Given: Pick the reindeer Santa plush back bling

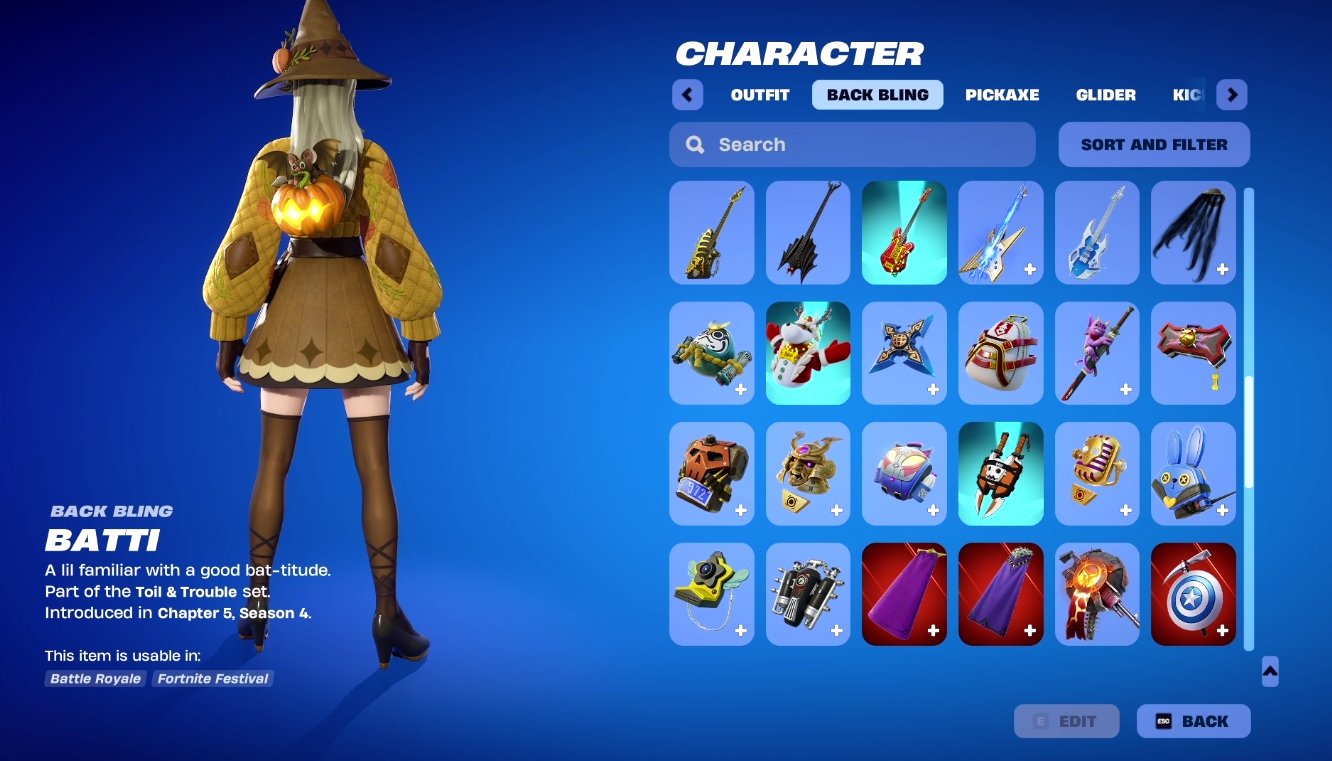Looking at the screenshot, I should coord(808,352).
